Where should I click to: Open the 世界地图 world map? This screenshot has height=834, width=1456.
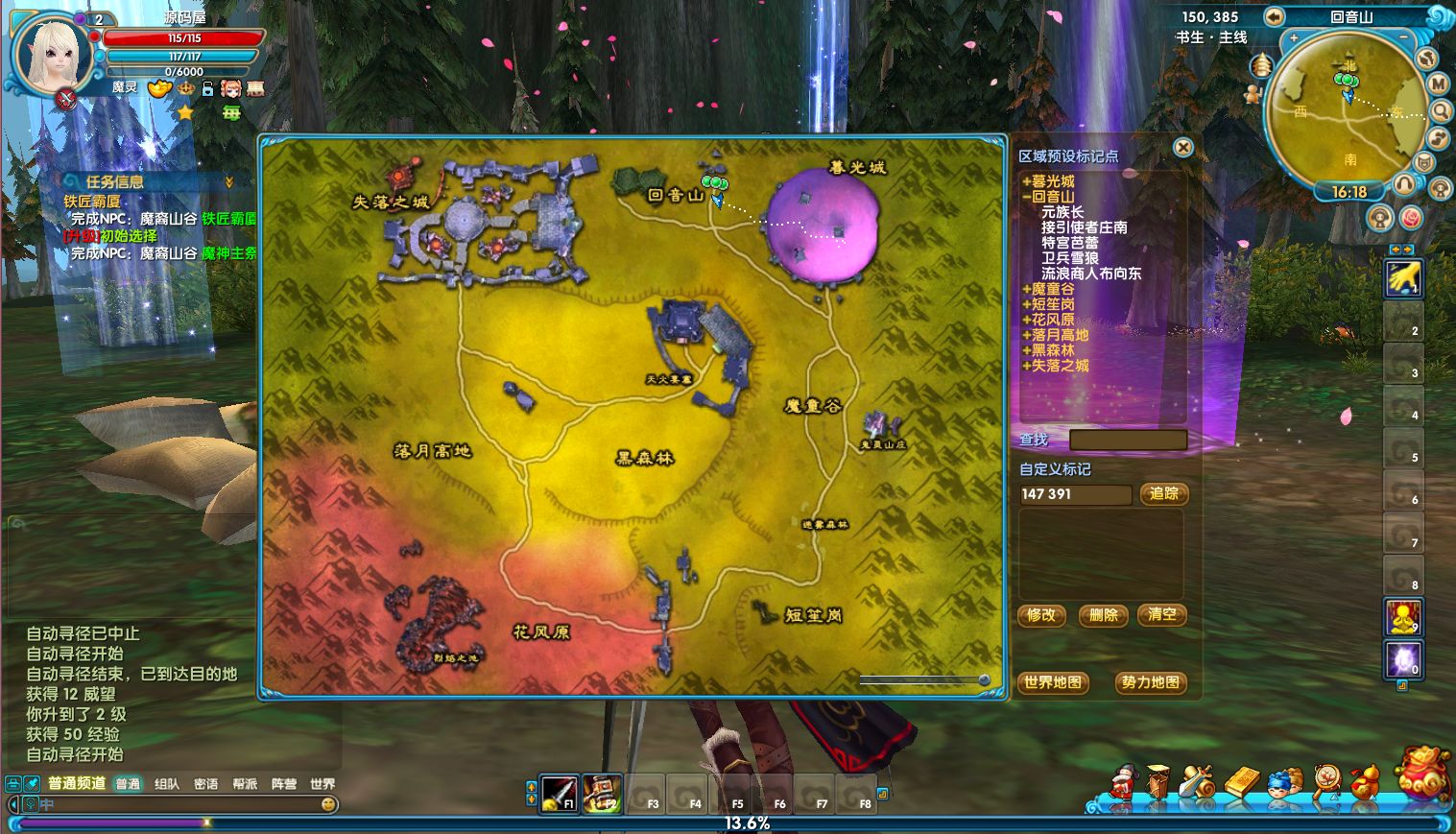point(1053,682)
